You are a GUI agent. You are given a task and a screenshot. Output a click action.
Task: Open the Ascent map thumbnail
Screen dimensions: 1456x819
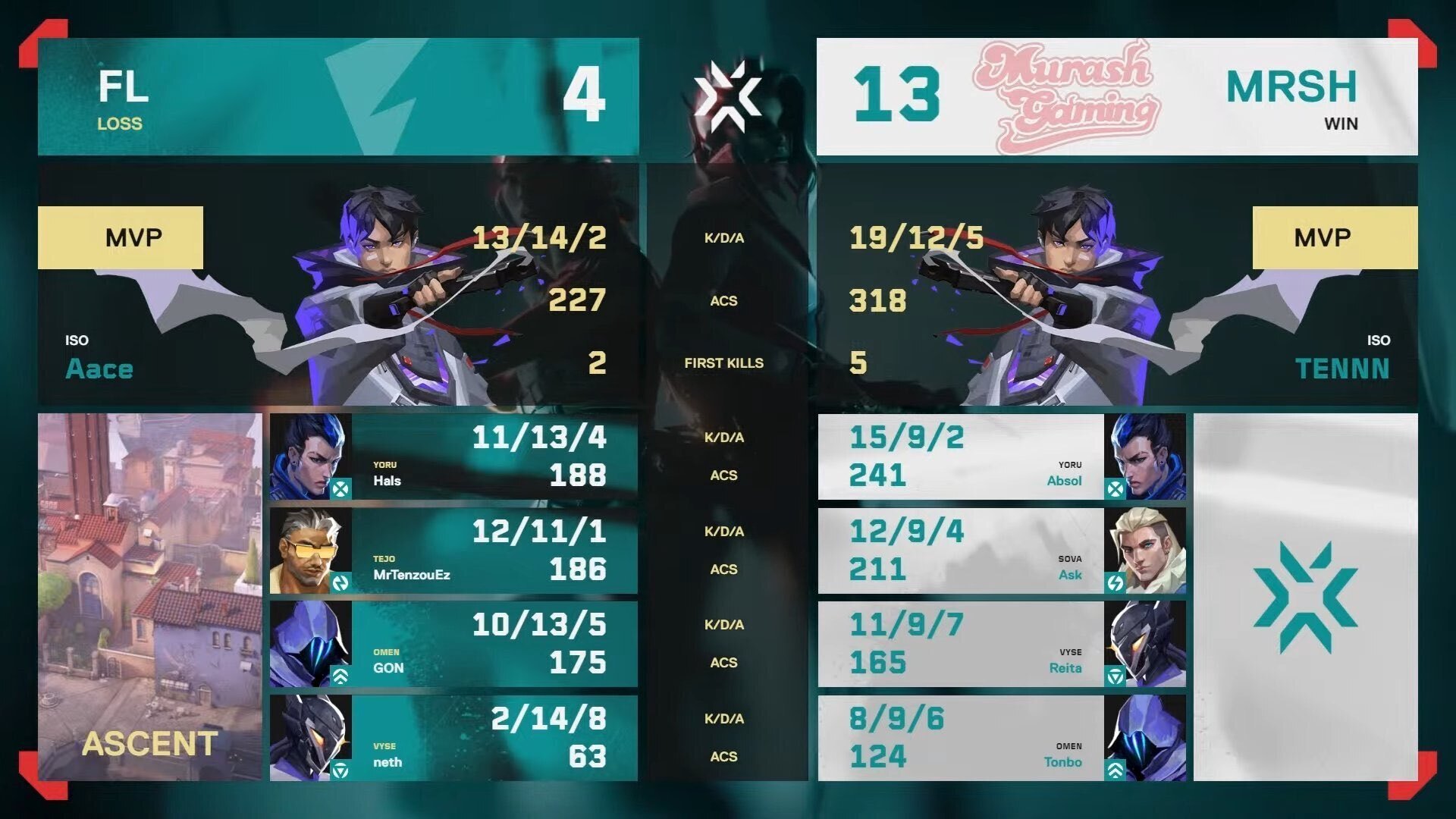tap(150, 597)
